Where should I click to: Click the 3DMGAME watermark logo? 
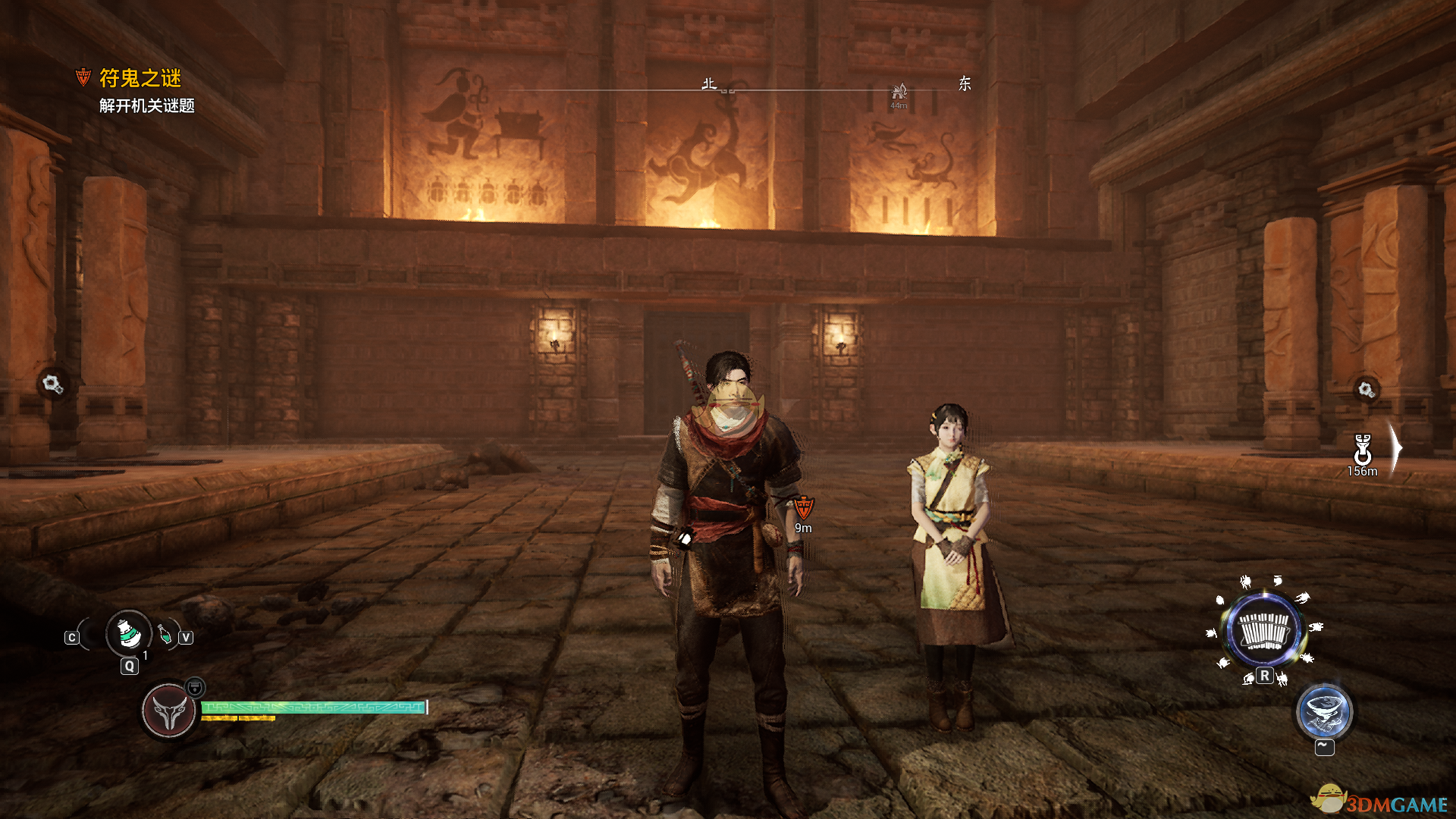tap(1380, 801)
